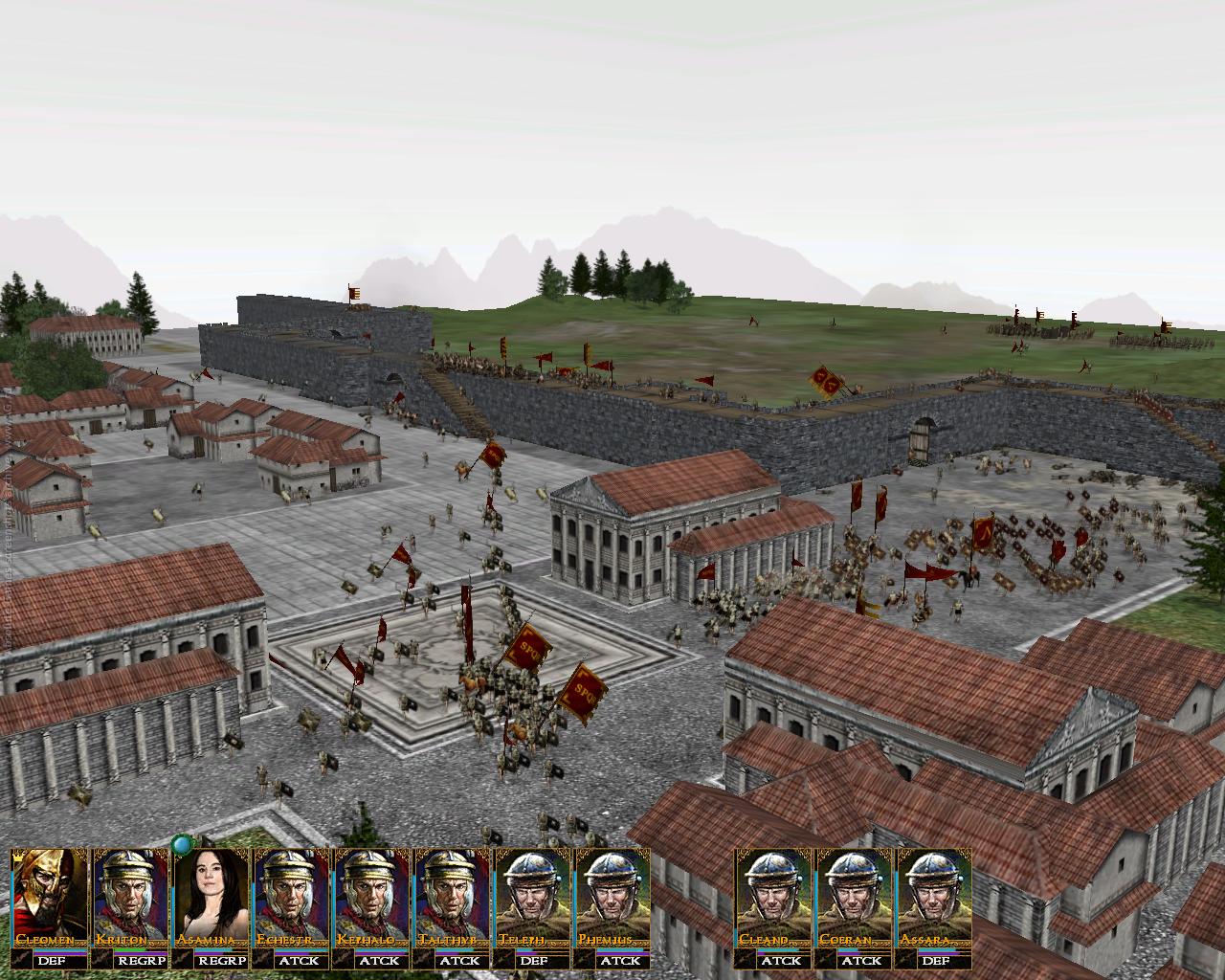Pick the Kephalo unit portrait
This screenshot has height=980, width=1225.
coord(370,895)
